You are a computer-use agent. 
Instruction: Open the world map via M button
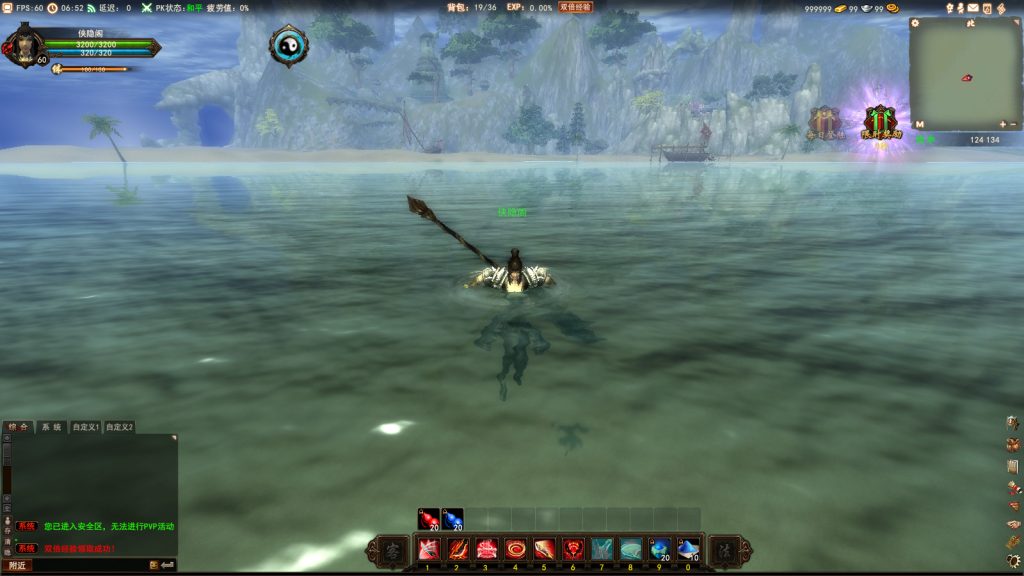pyautogui.click(x=920, y=124)
